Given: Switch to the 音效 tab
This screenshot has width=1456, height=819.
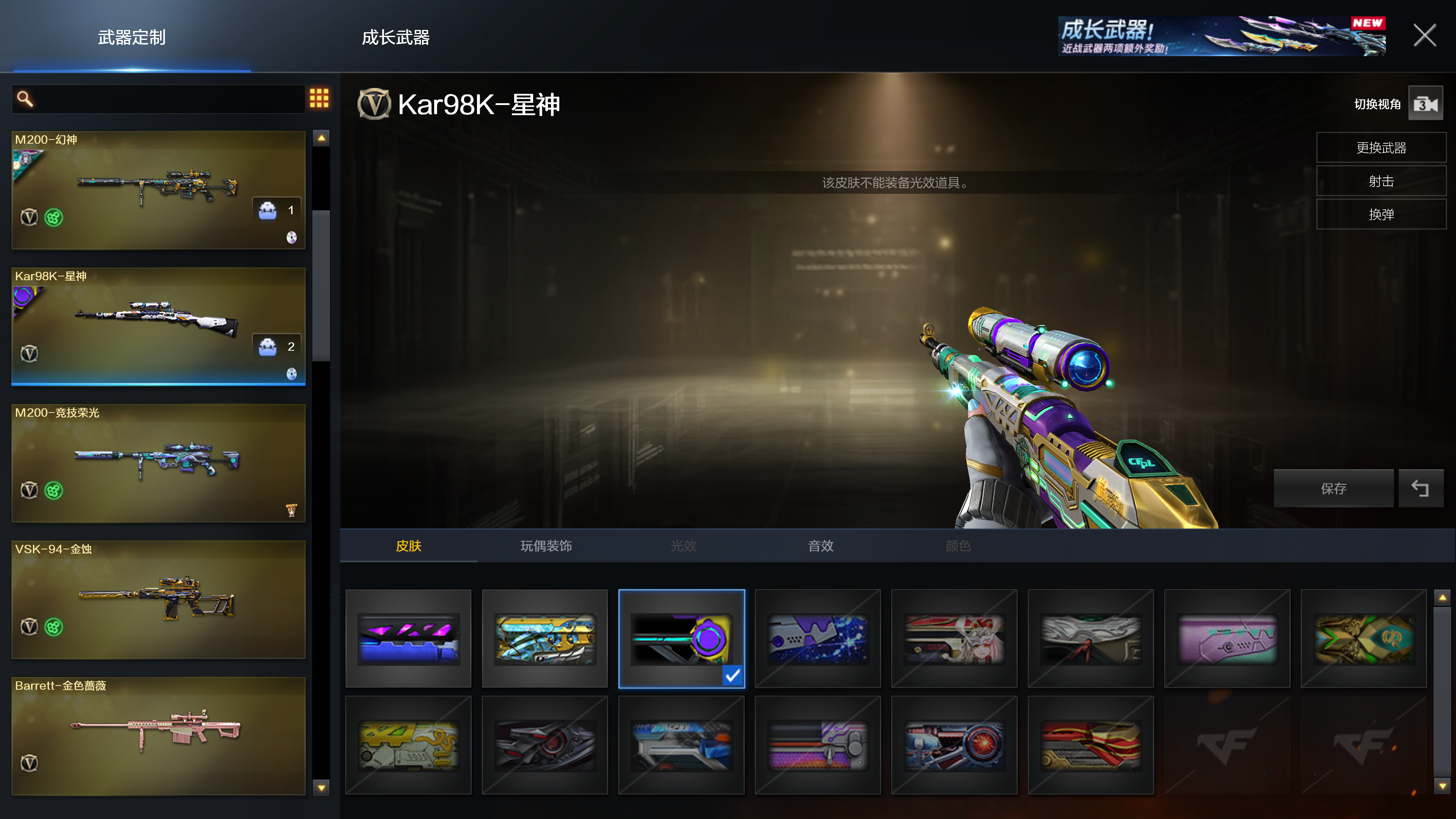Looking at the screenshot, I should 820,546.
